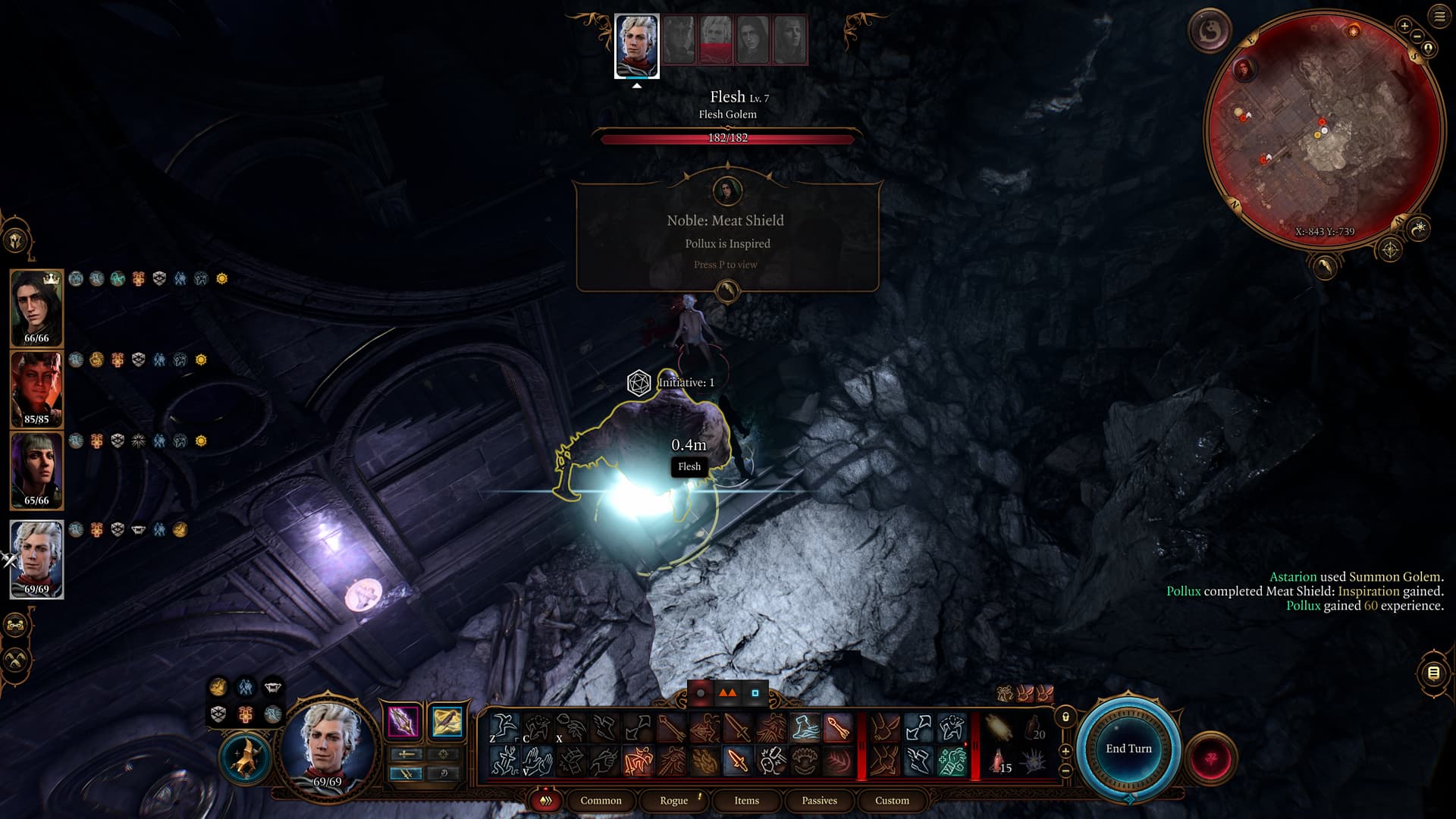Select Astarion's turn order portrait
The image size is (1456, 819).
[636, 45]
